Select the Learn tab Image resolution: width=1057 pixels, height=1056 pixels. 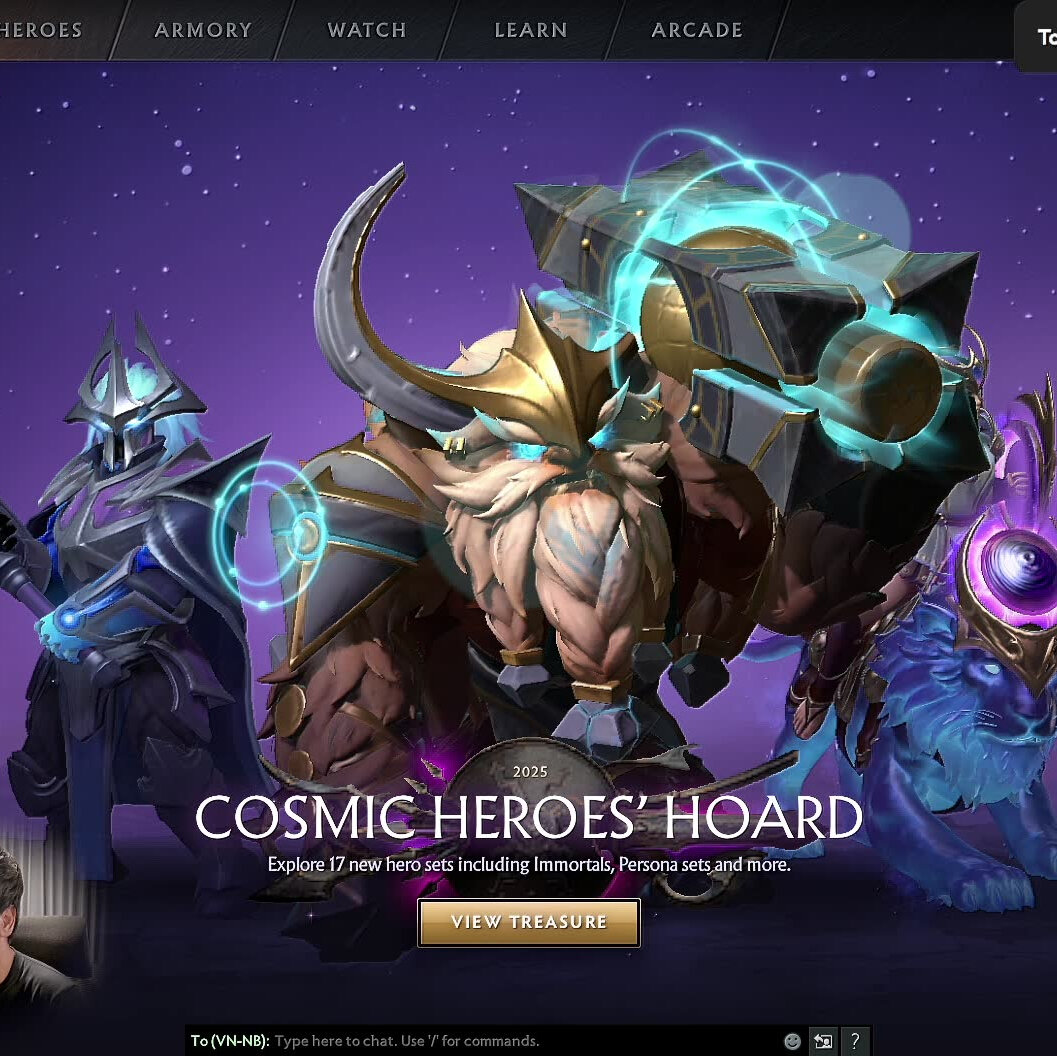530,30
